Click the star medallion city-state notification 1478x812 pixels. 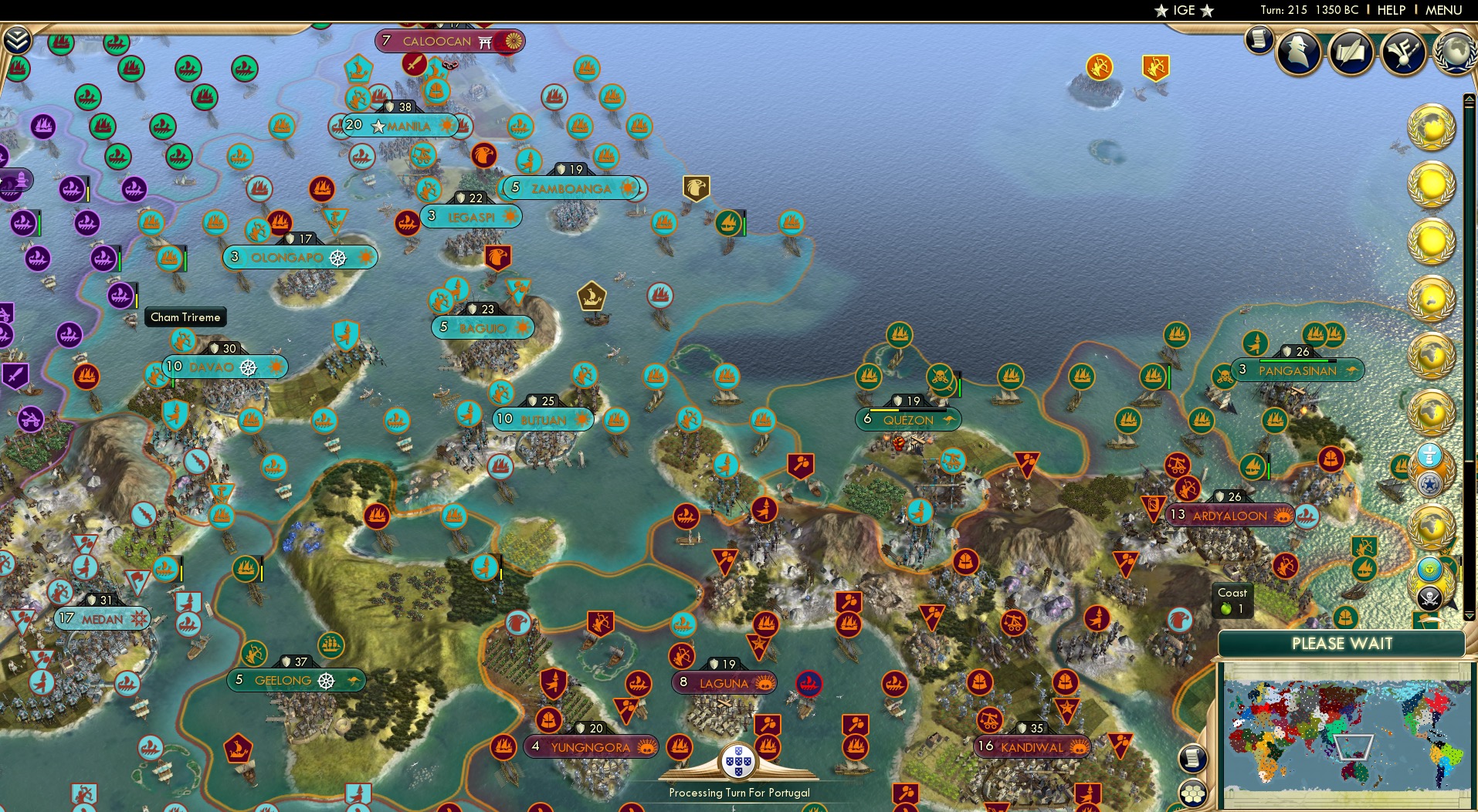point(1429,485)
